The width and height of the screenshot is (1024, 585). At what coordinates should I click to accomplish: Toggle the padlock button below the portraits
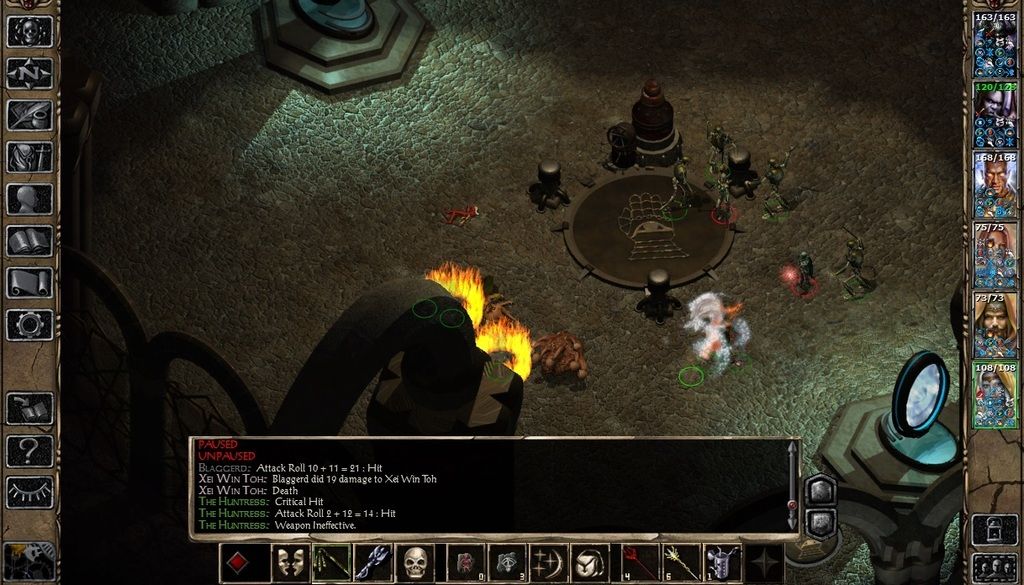click(x=995, y=529)
